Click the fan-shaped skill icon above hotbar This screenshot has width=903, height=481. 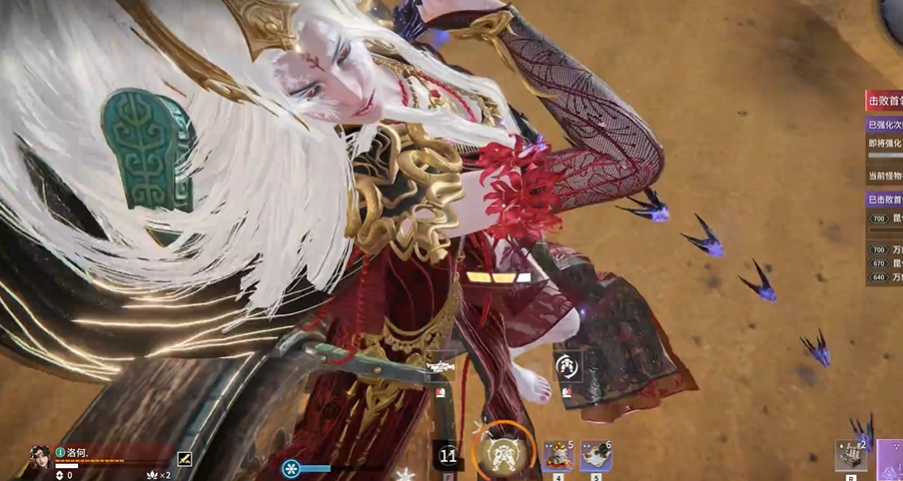pyautogui.click(x=440, y=368)
